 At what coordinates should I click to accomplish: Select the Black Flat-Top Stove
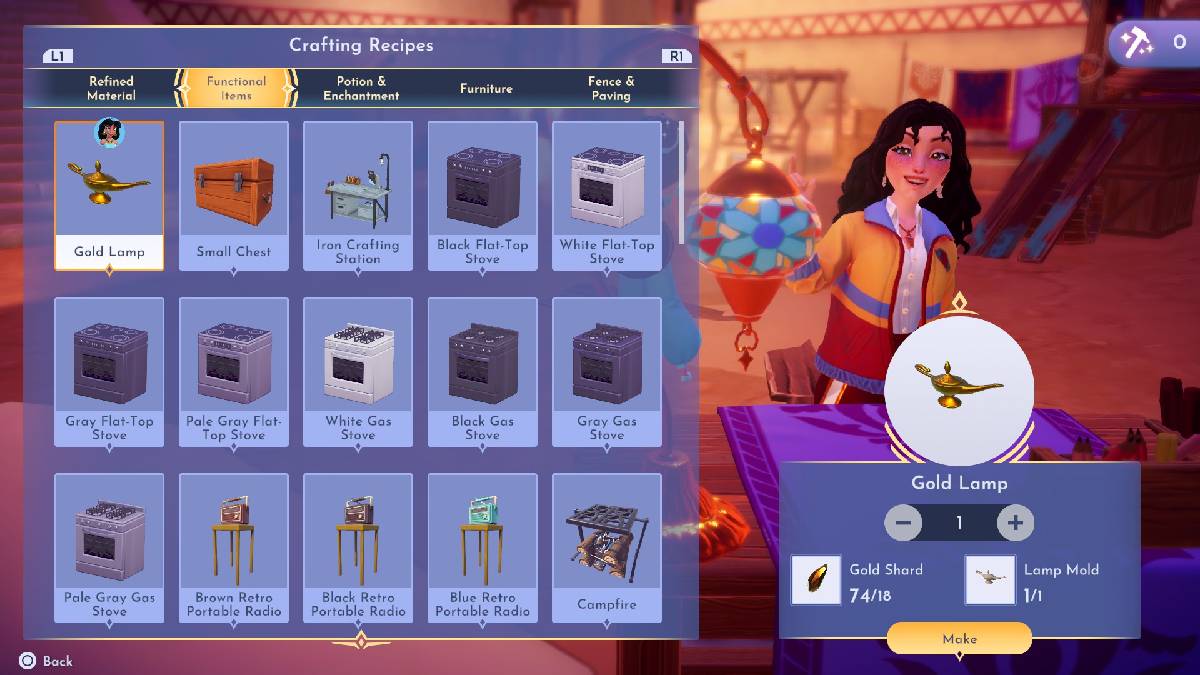pos(482,195)
